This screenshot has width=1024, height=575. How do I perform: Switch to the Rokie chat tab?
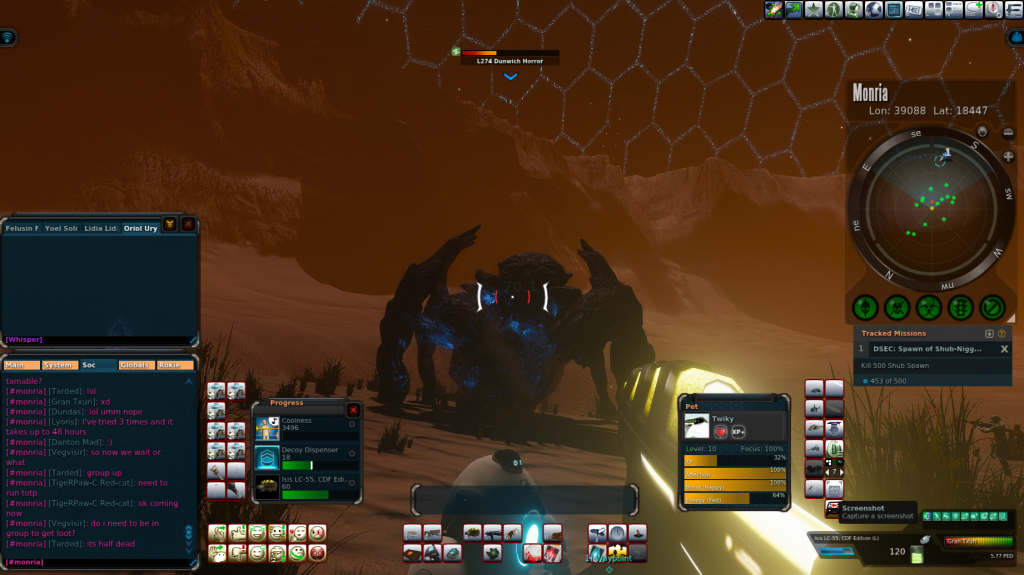coord(172,365)
